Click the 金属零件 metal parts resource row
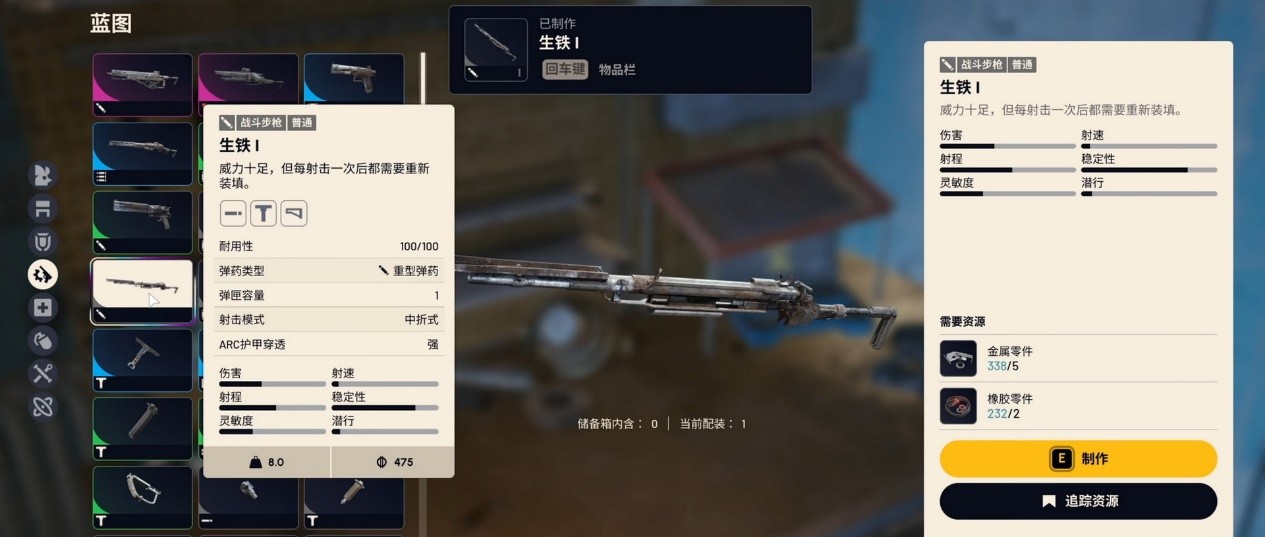Viewport: 1265px width, 537px height. (1078, 359)
